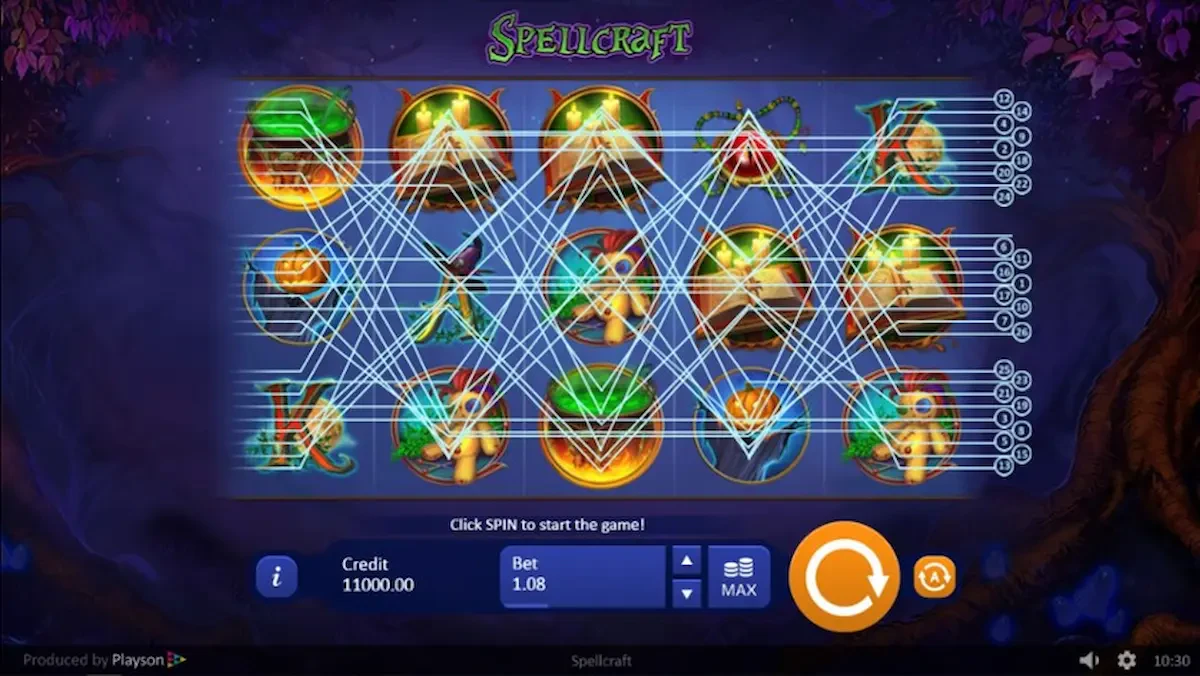1200x676 pixels.
Task: Decrease the bet with the down arrow
Action: 686,593
